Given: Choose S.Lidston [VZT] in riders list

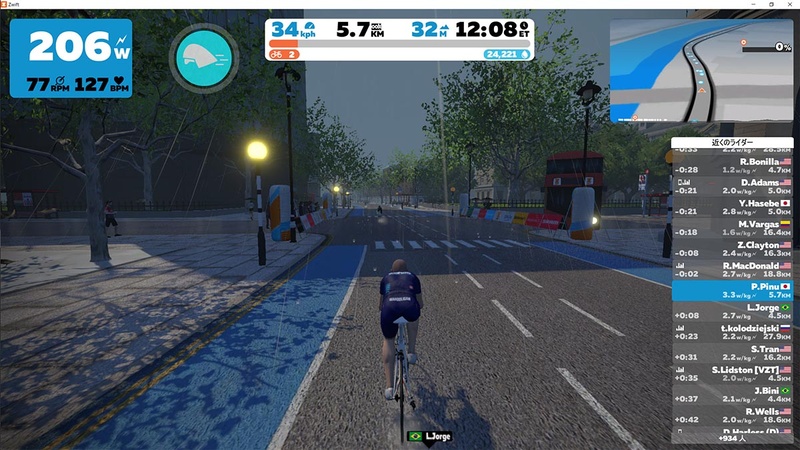Looking at the screenshot, I should pyautogui.click(x=735, y=375).
